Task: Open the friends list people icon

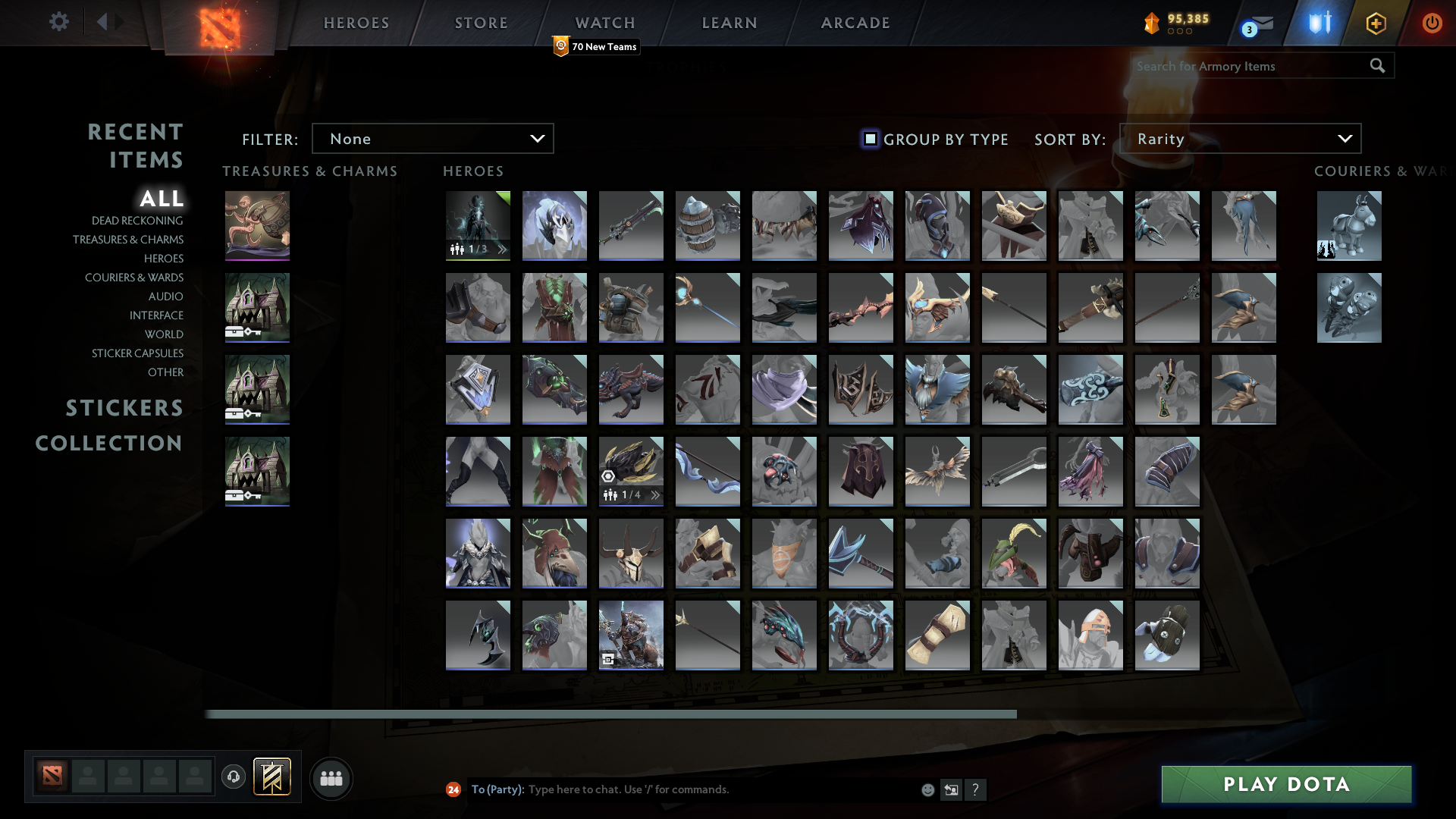Action: point(331,778)
